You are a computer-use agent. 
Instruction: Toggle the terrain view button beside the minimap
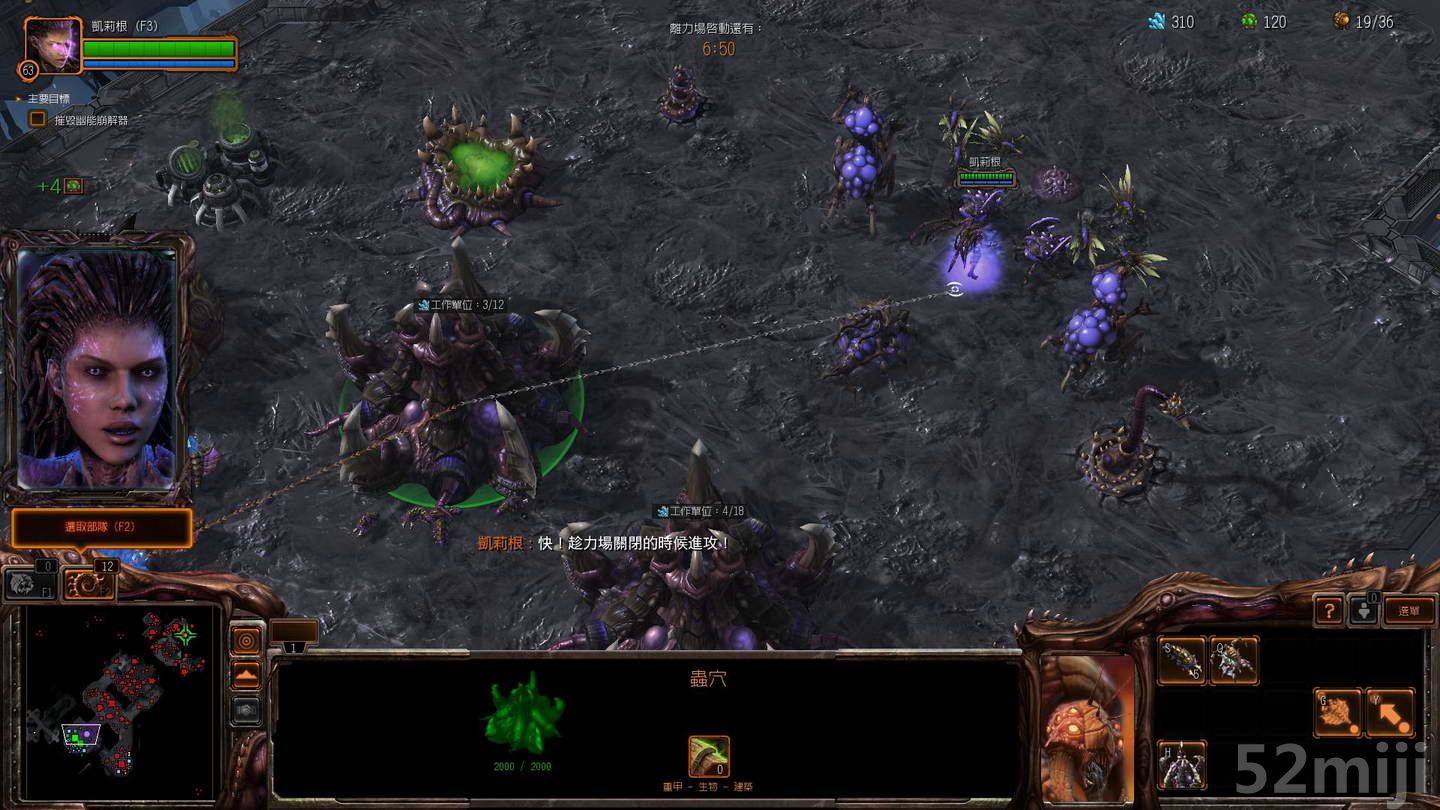(247, 674)
